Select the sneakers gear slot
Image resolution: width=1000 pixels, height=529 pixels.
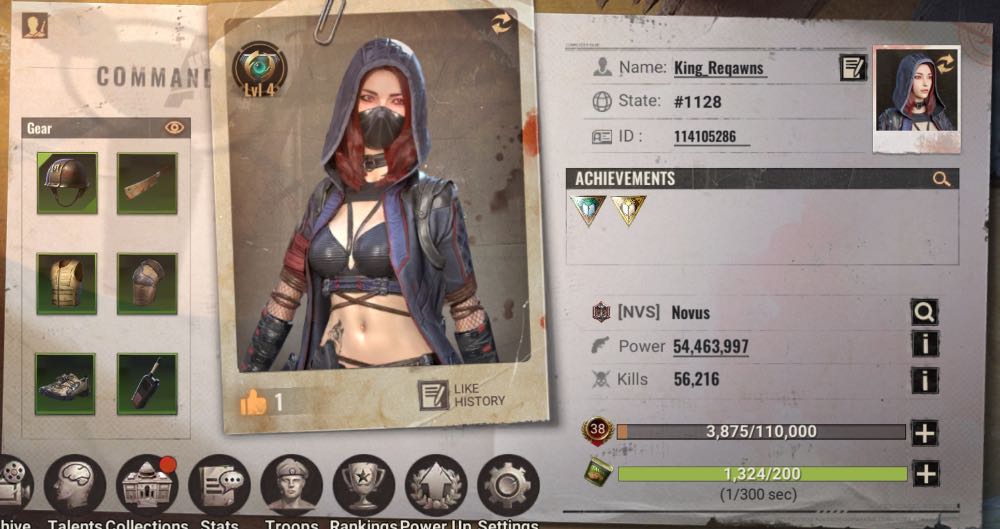[67, 383]
